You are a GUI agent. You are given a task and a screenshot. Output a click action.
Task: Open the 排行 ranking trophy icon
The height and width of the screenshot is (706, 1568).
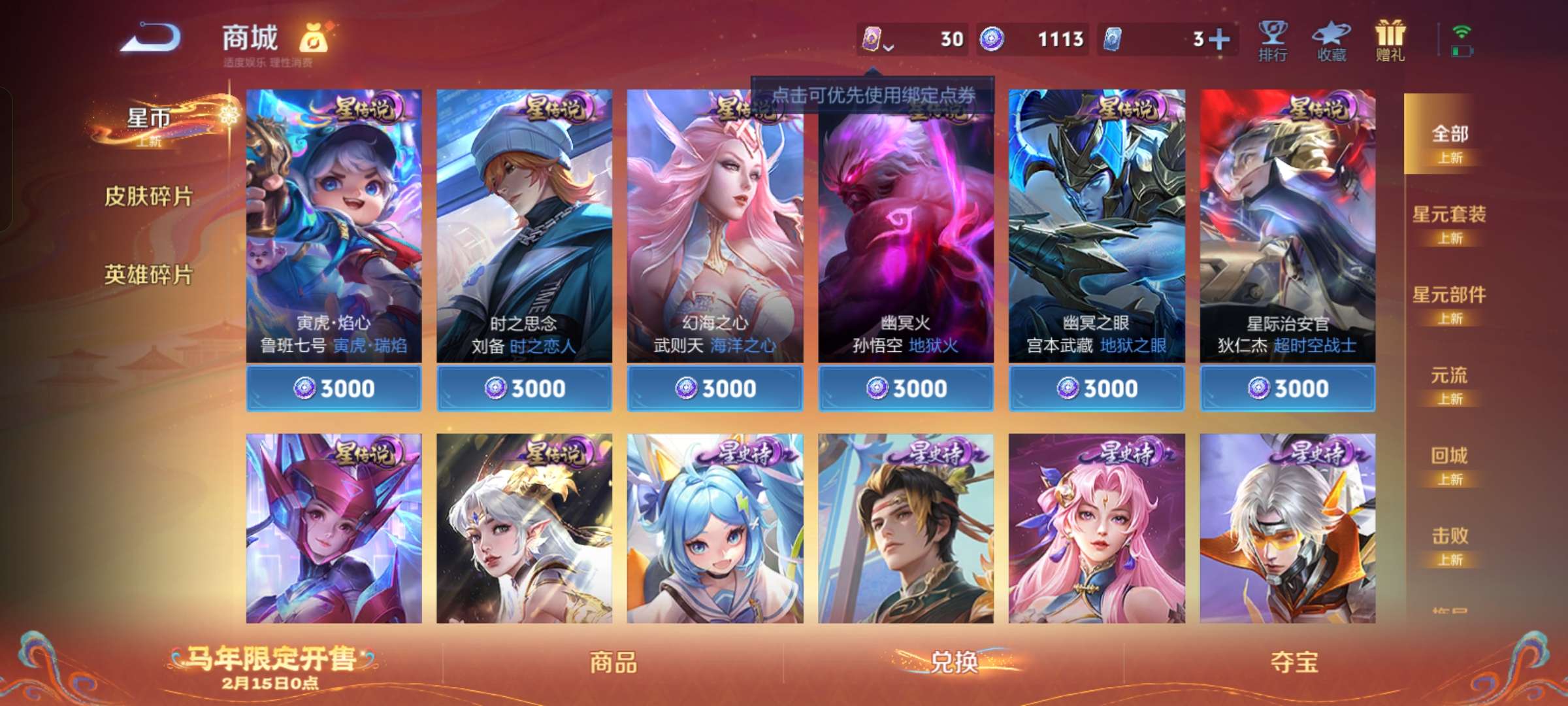1273,41
